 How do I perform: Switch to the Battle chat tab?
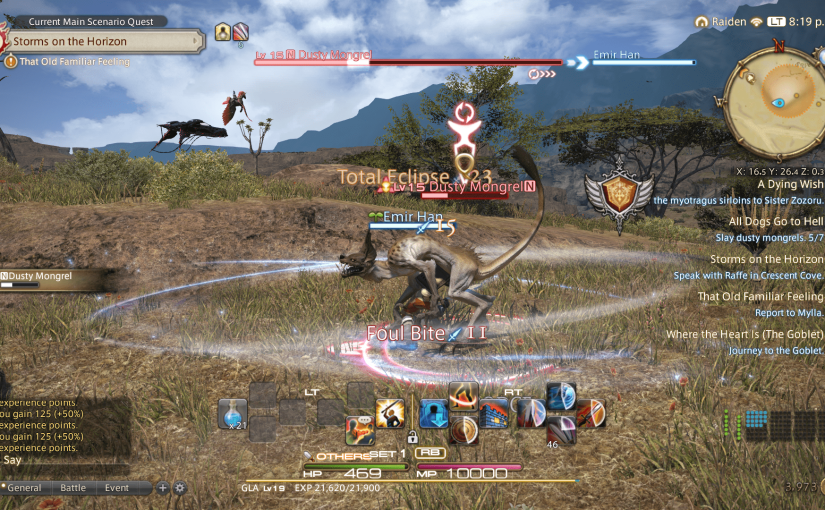tap(73, 488)
